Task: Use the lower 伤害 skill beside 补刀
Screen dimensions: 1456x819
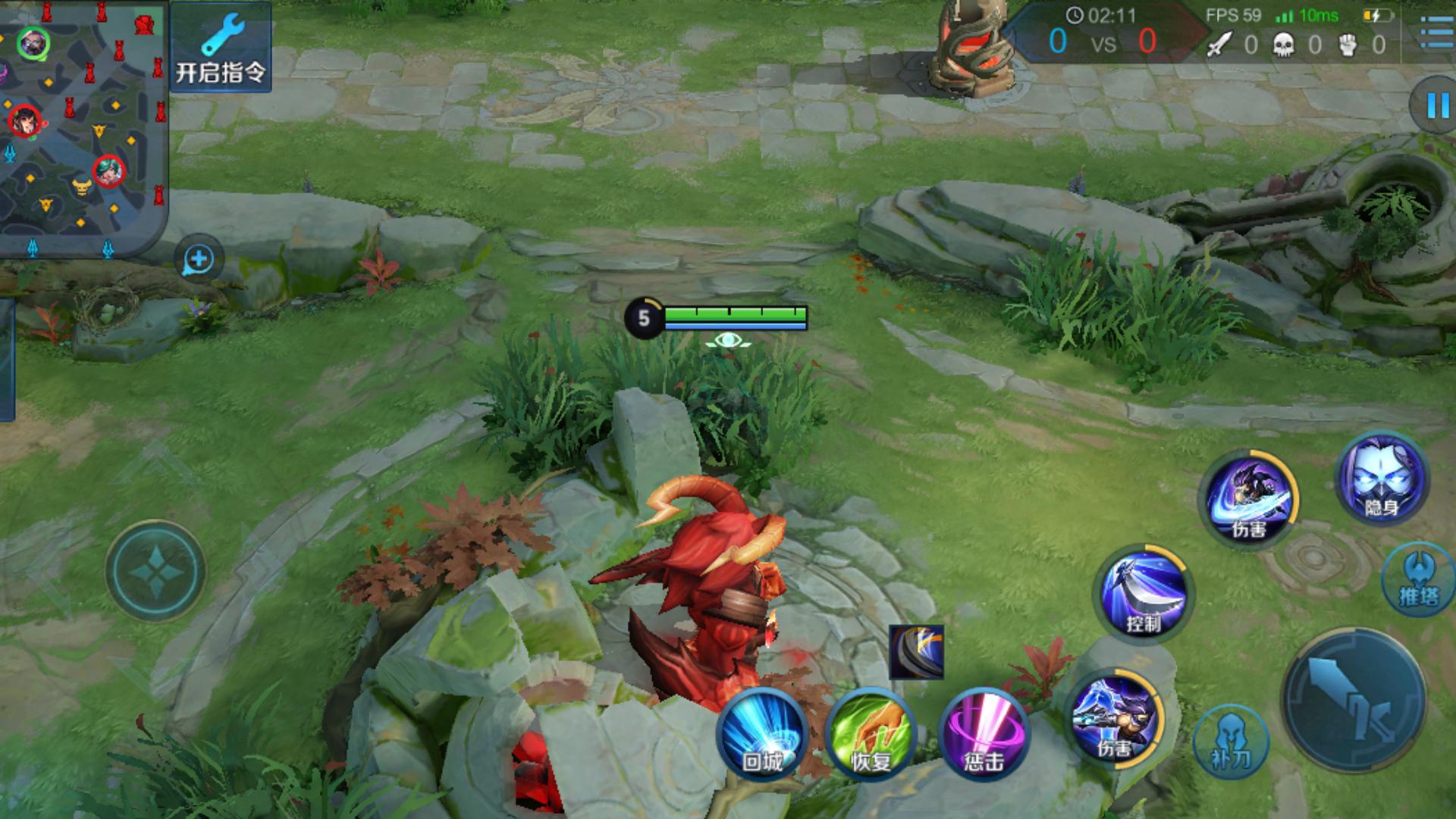Action: [1115, 717]
